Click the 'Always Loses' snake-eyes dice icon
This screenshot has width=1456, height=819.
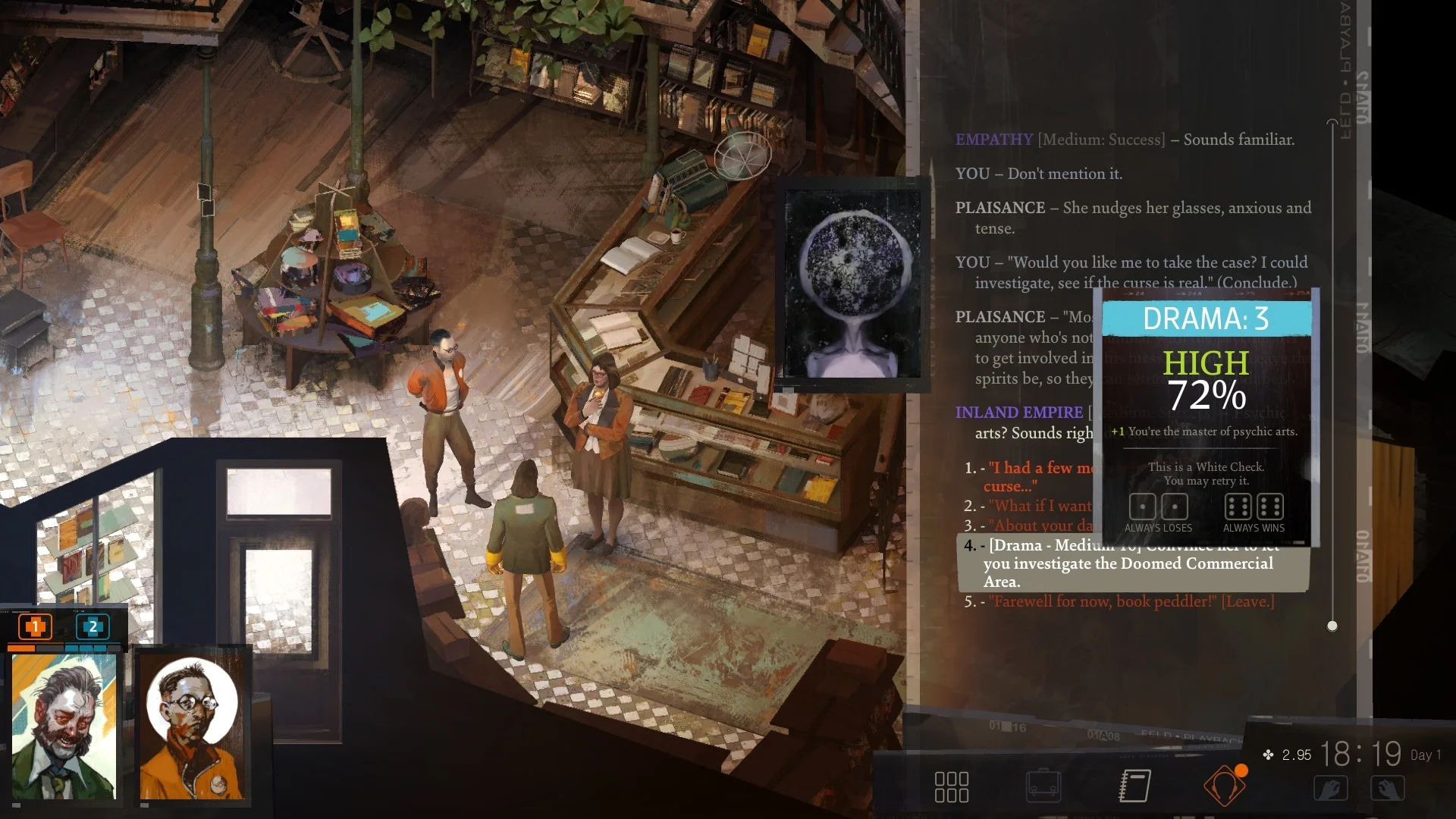pyautogui.click(x=1158, y=507)
